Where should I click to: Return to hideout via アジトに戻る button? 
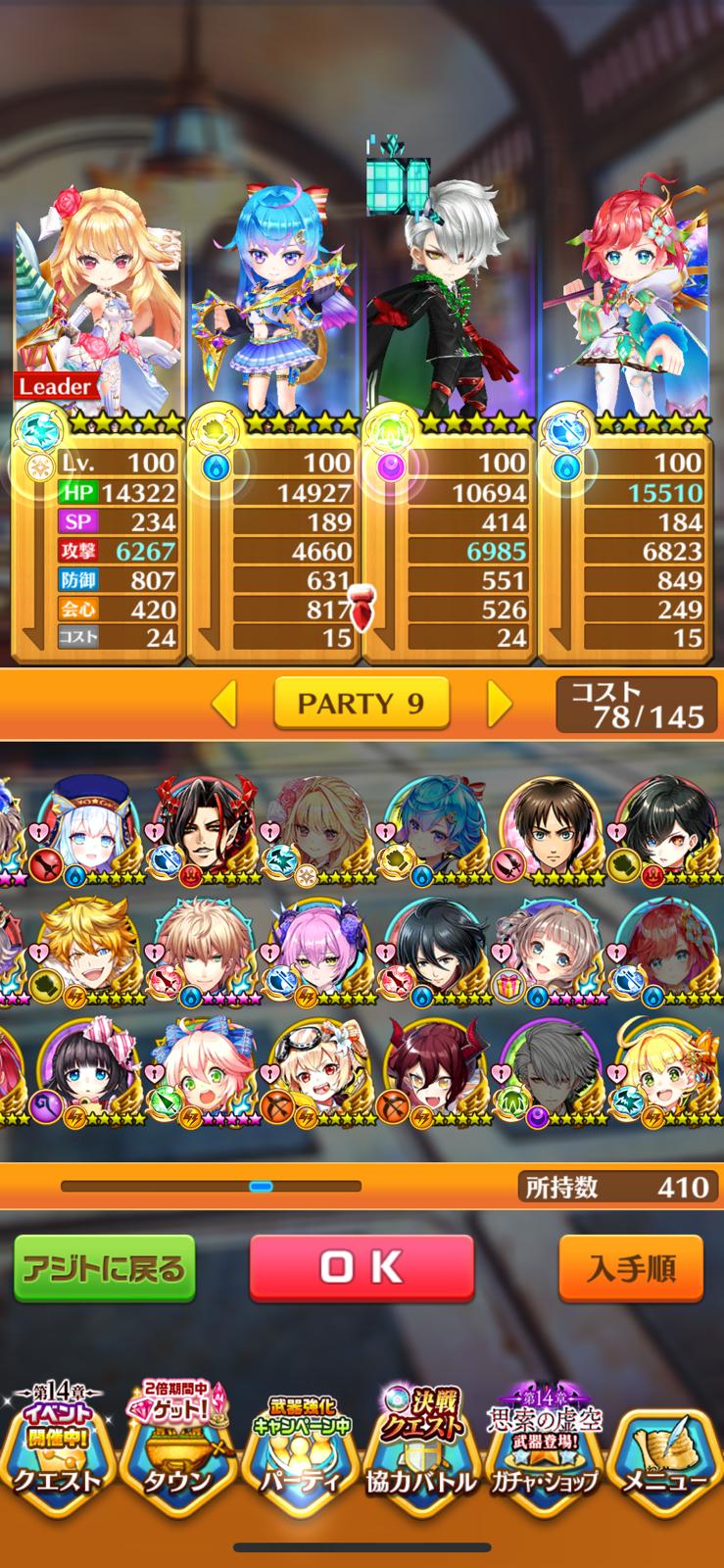[104, 1269]
